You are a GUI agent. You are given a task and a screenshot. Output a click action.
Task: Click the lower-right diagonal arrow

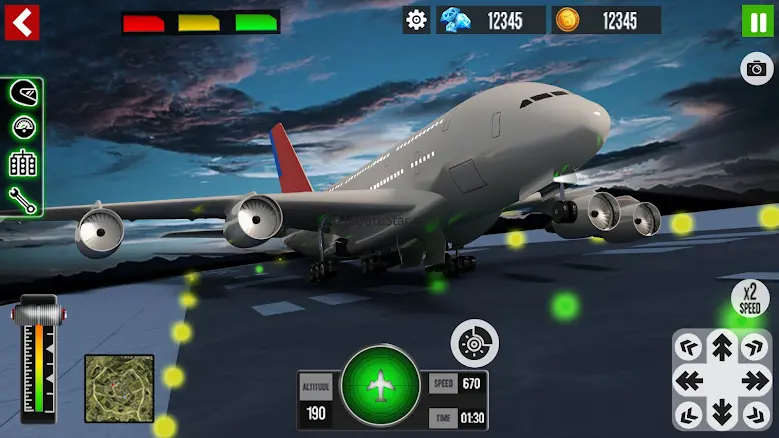click(755, 412)
